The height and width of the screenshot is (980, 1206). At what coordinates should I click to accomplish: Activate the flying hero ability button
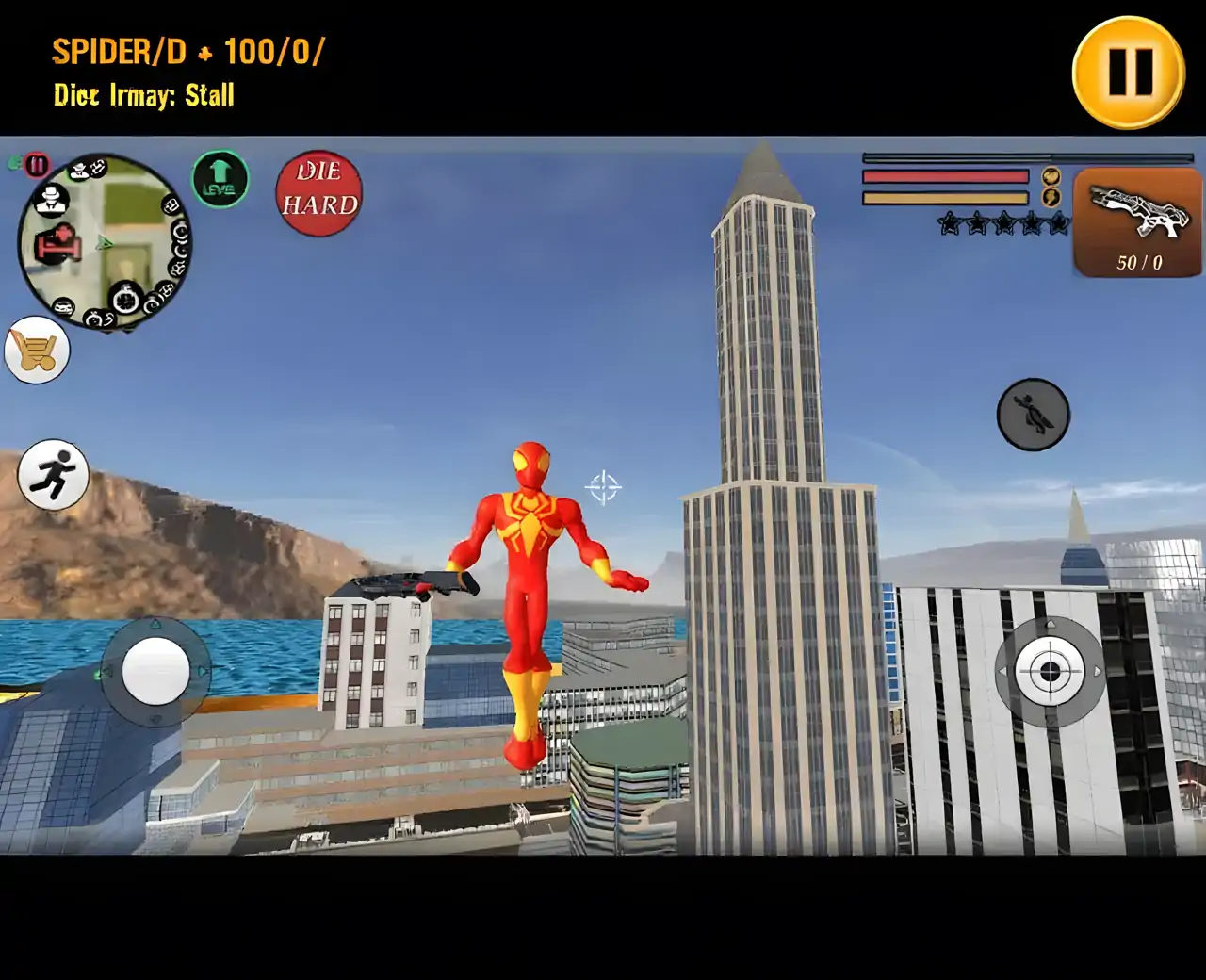[x=1033, y=415]
